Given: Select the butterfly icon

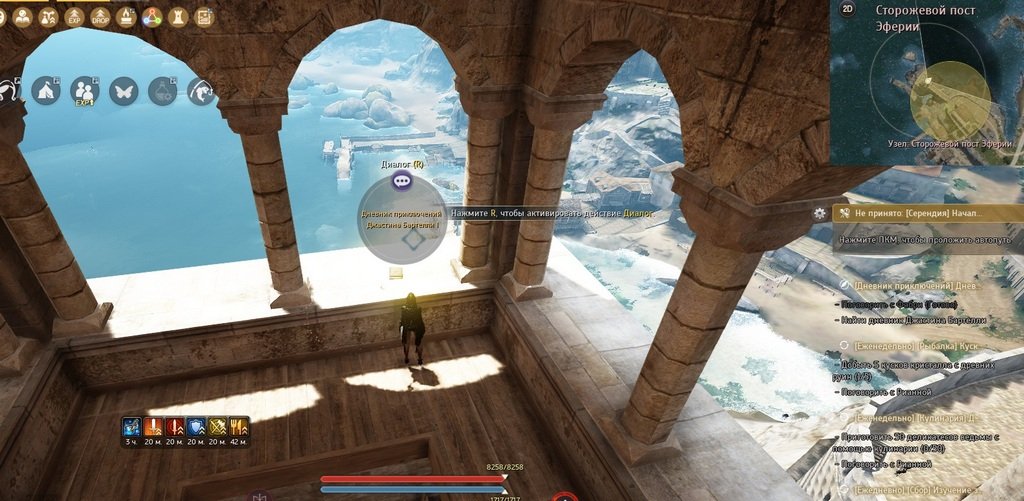Looking at the screenshot, I should pos(123,91).
